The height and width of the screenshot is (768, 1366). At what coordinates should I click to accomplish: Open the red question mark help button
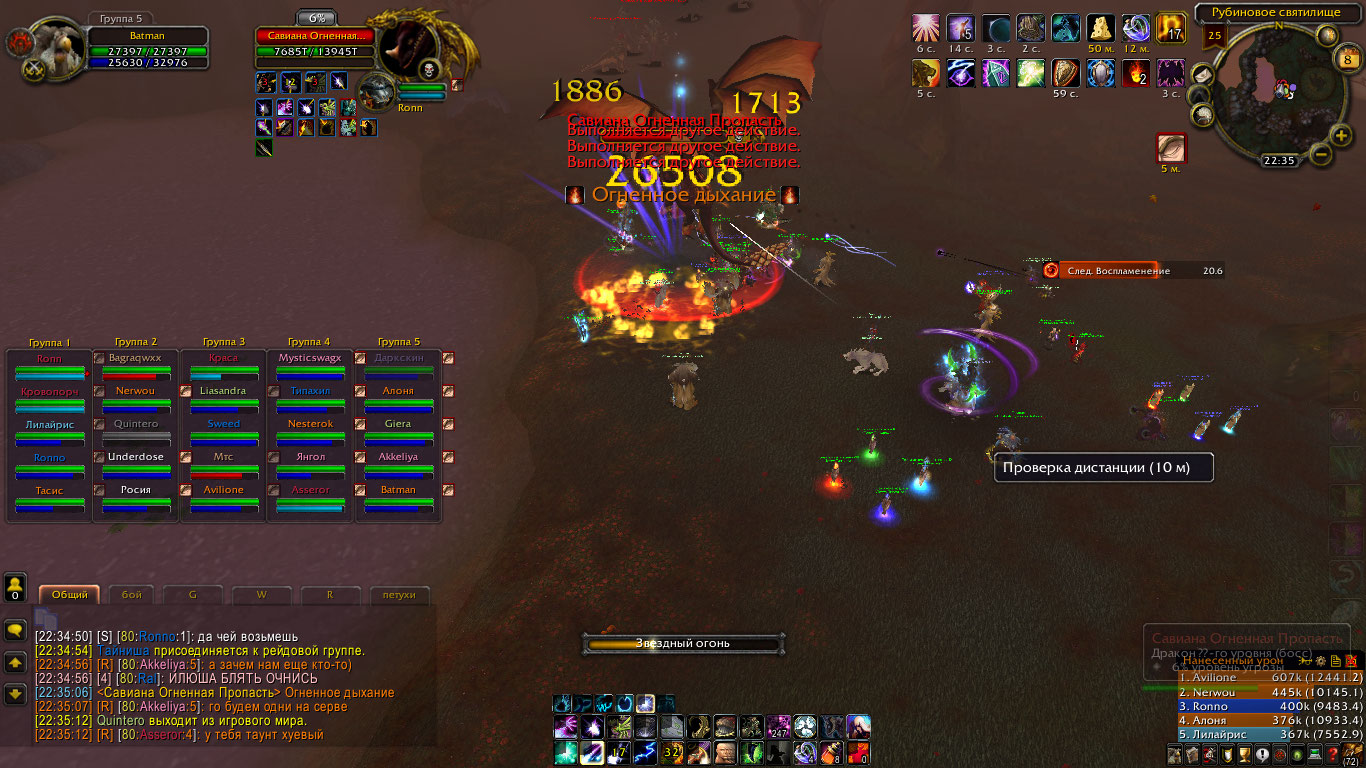tap(1333, 753)
